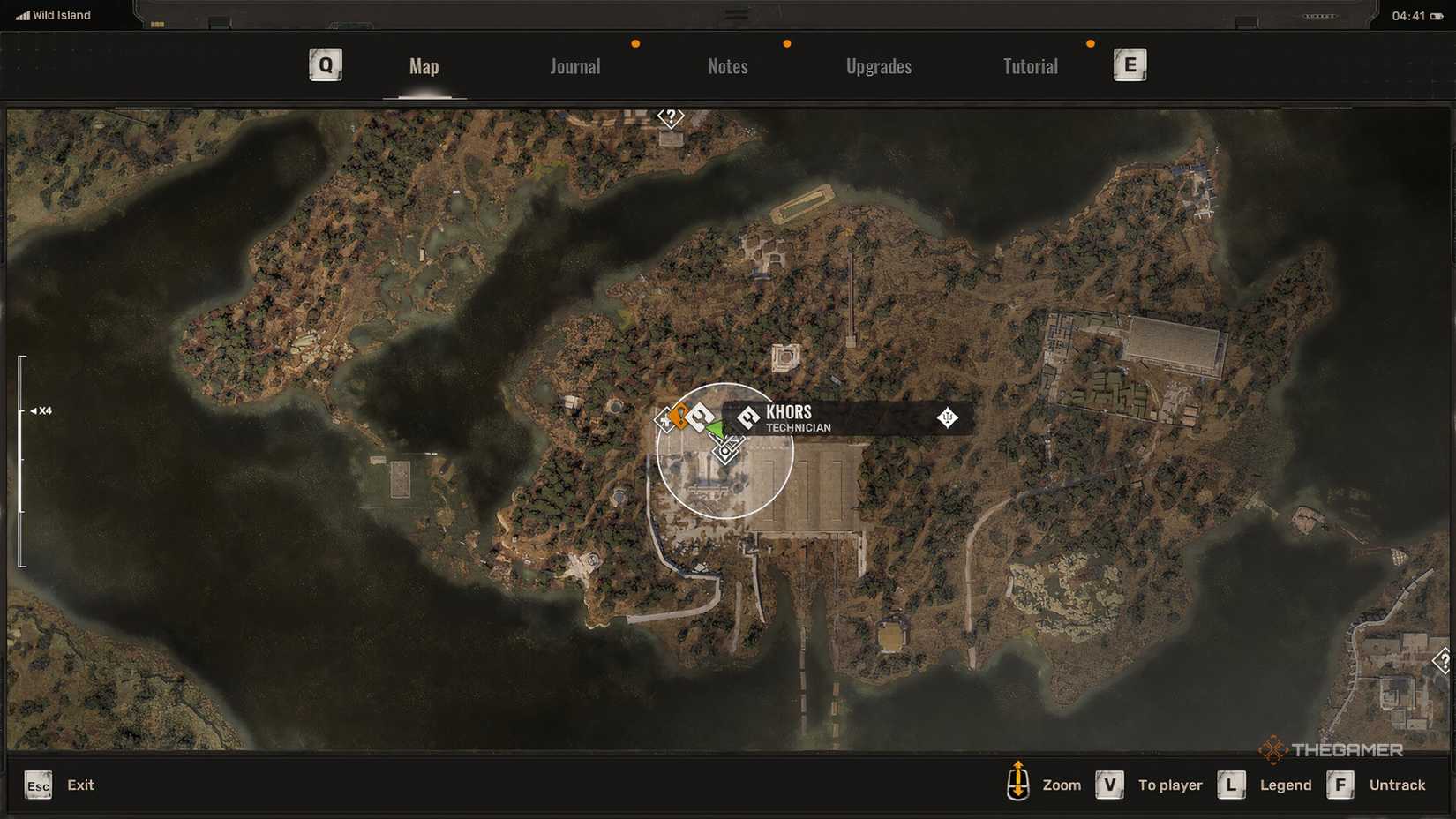Click the checkmark stash marker below Khors
Screen dimensions: 1456x819
pyautogui.click(x=725, y=447)
